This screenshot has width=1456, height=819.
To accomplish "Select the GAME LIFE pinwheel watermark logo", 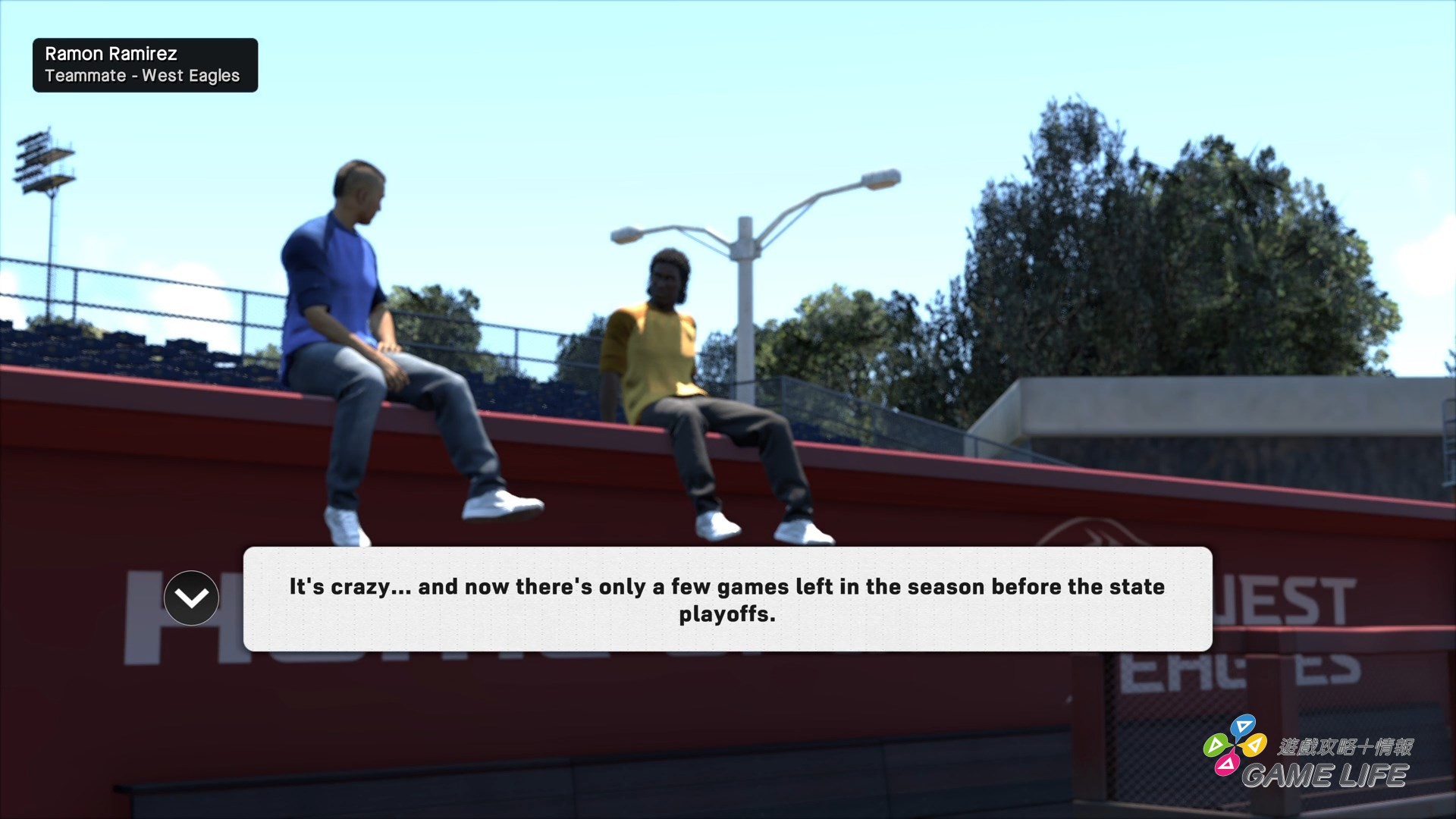I will pos(1234,745).
